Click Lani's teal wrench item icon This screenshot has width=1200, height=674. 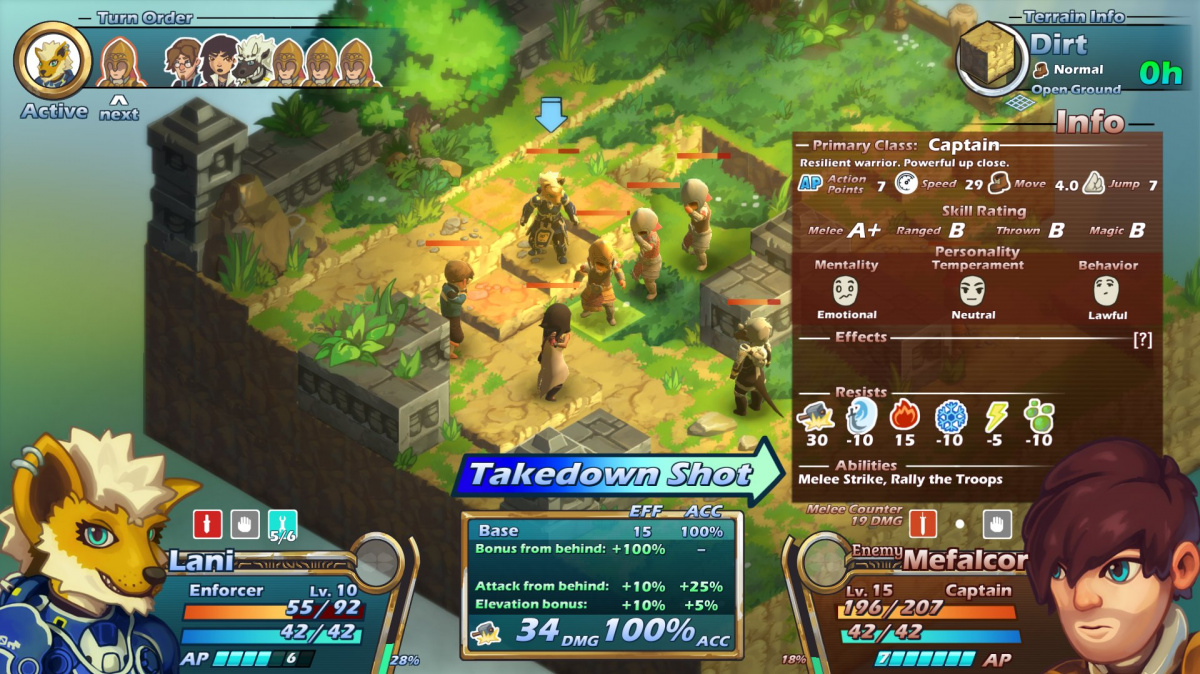pos(282,523)
